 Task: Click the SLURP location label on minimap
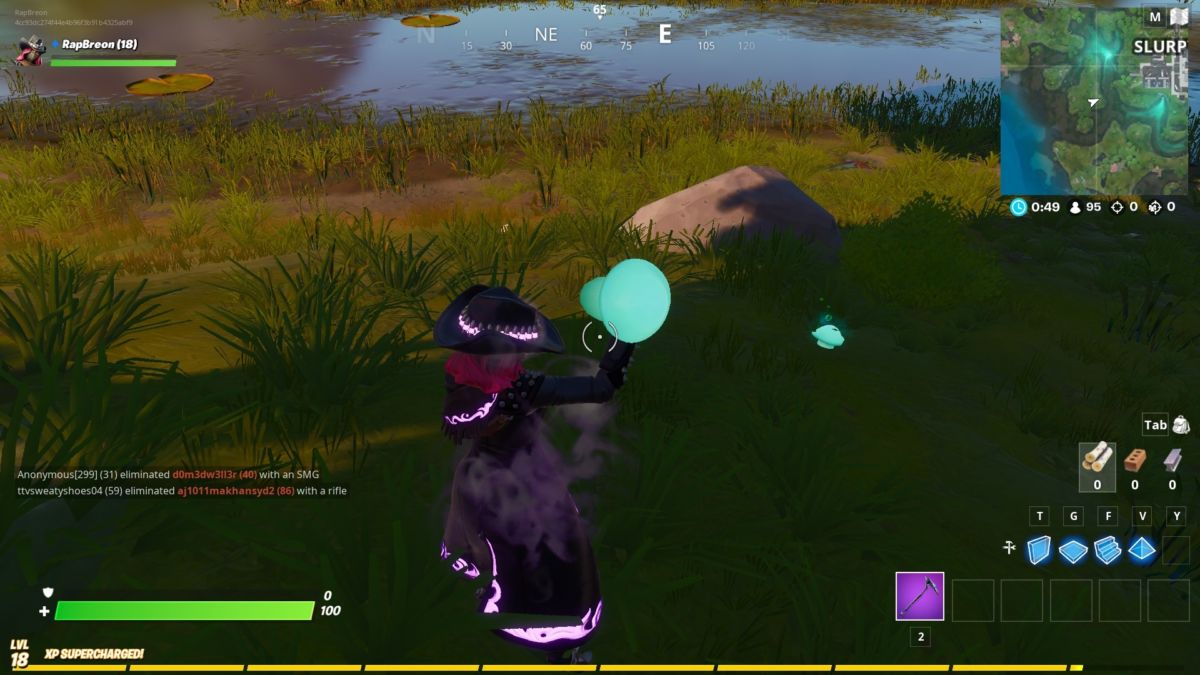1159,47
